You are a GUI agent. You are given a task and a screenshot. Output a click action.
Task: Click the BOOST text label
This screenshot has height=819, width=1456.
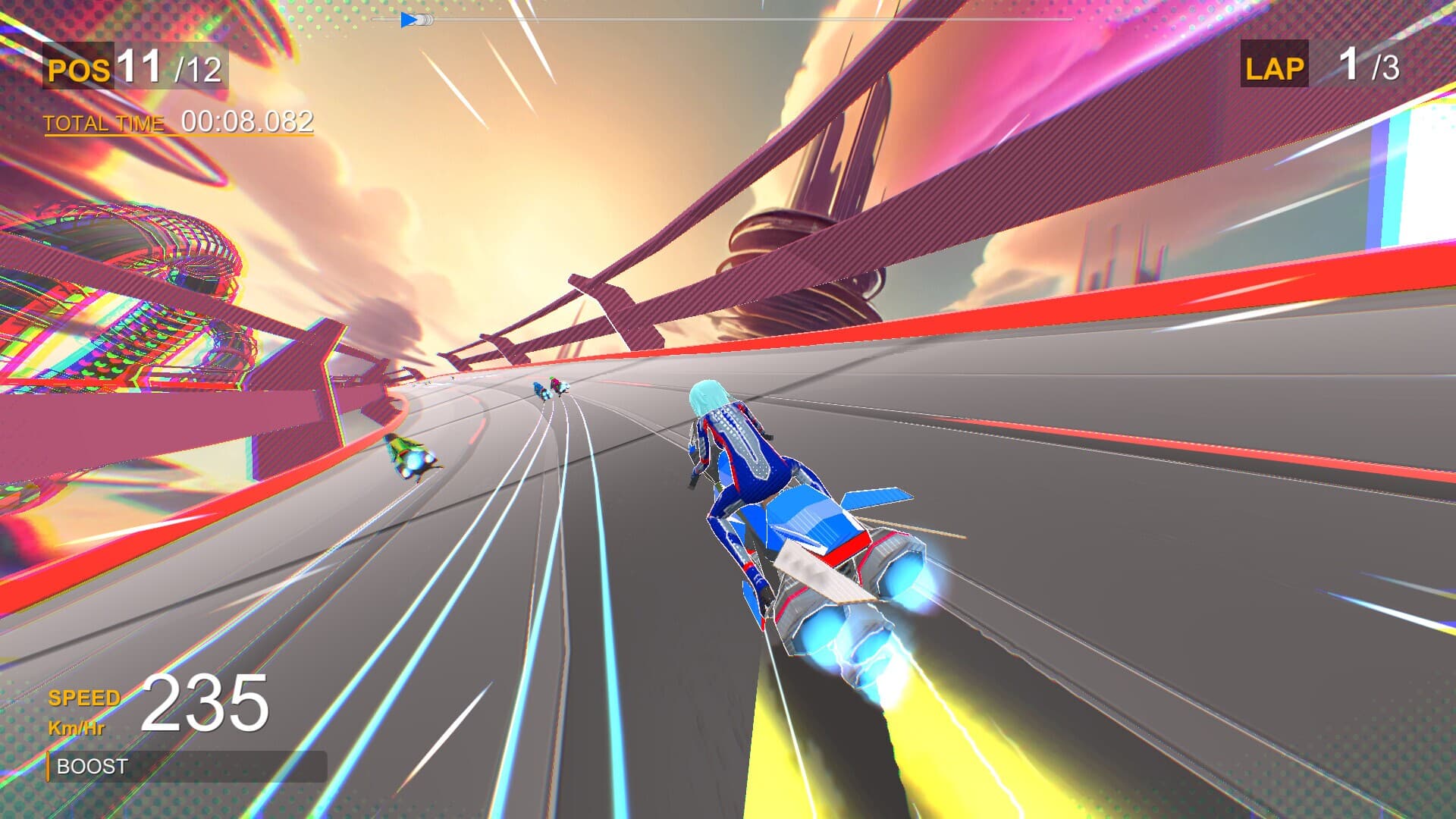click(90, 766)
